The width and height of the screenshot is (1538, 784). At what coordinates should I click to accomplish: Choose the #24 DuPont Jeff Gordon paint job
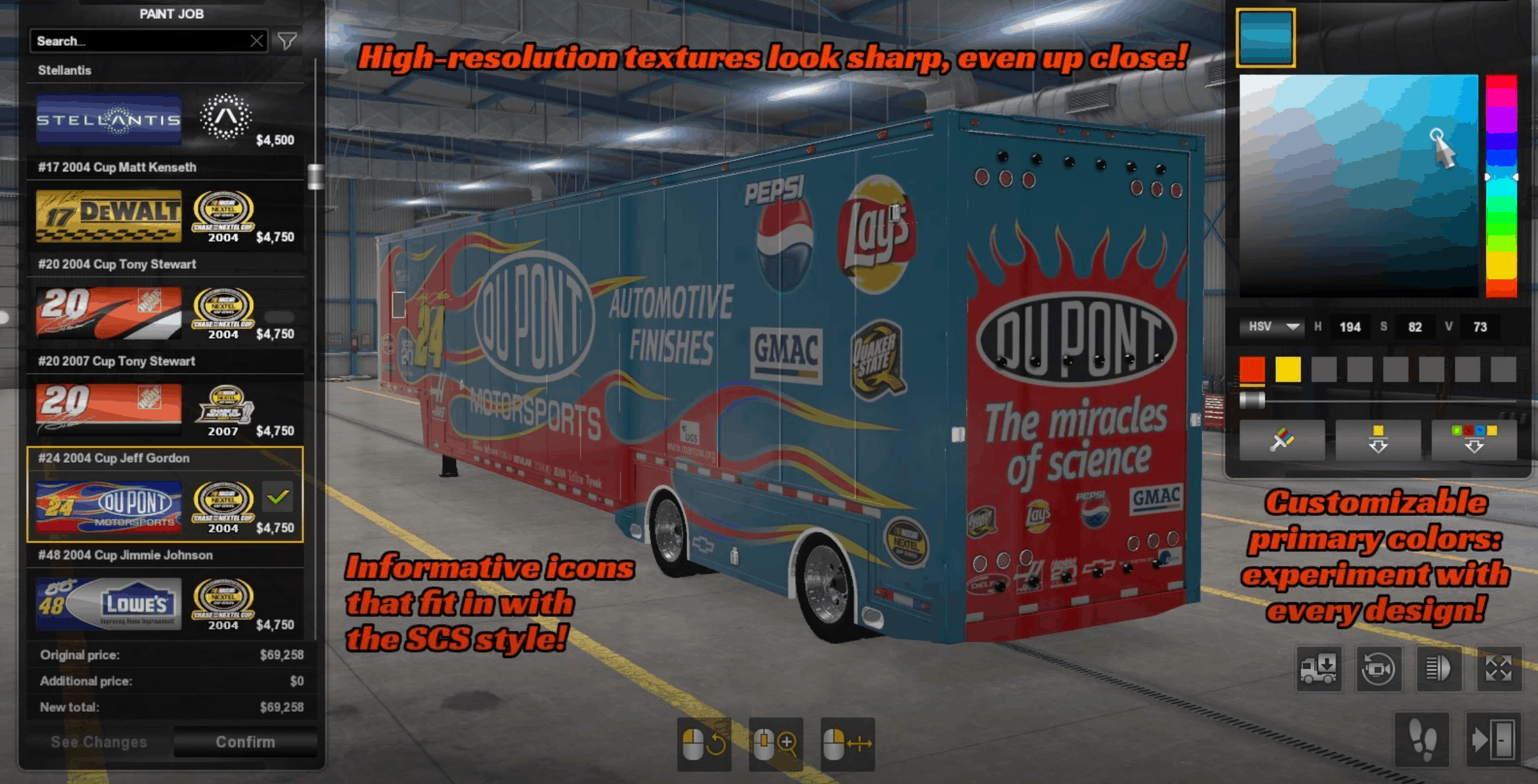click(165, 506)
